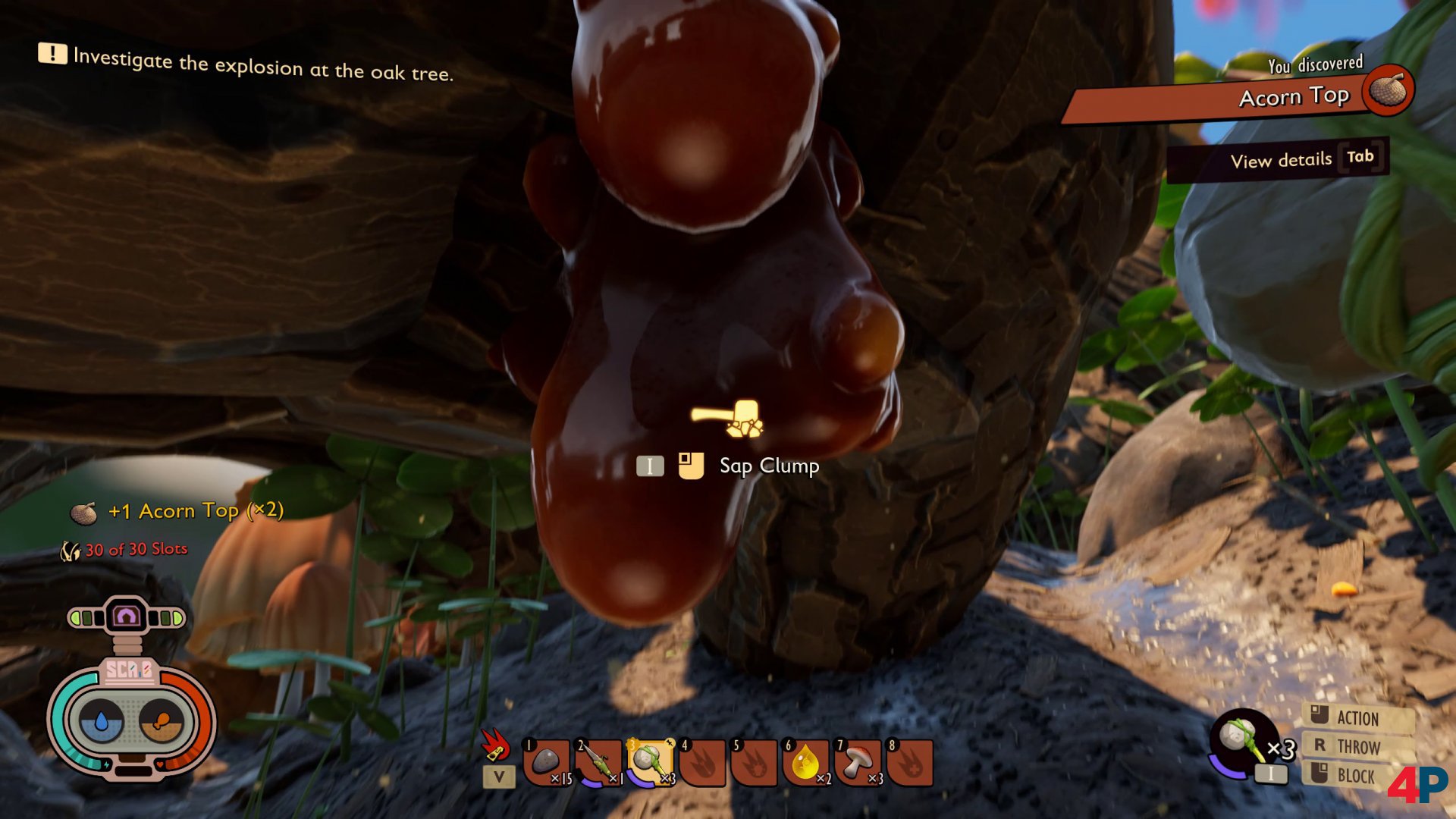Select the pebblet hammer in hotbar slot 3
Screen dimensions: 1456x819
click(651, 762)
